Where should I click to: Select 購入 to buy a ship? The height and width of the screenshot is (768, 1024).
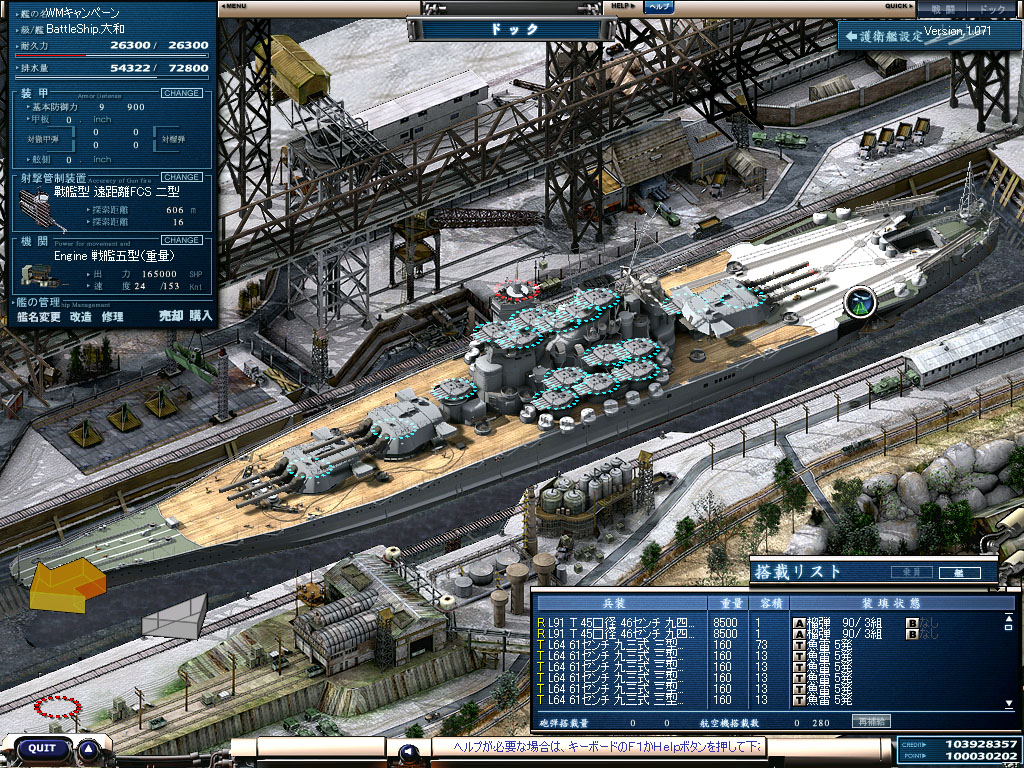tap(201, 316)
